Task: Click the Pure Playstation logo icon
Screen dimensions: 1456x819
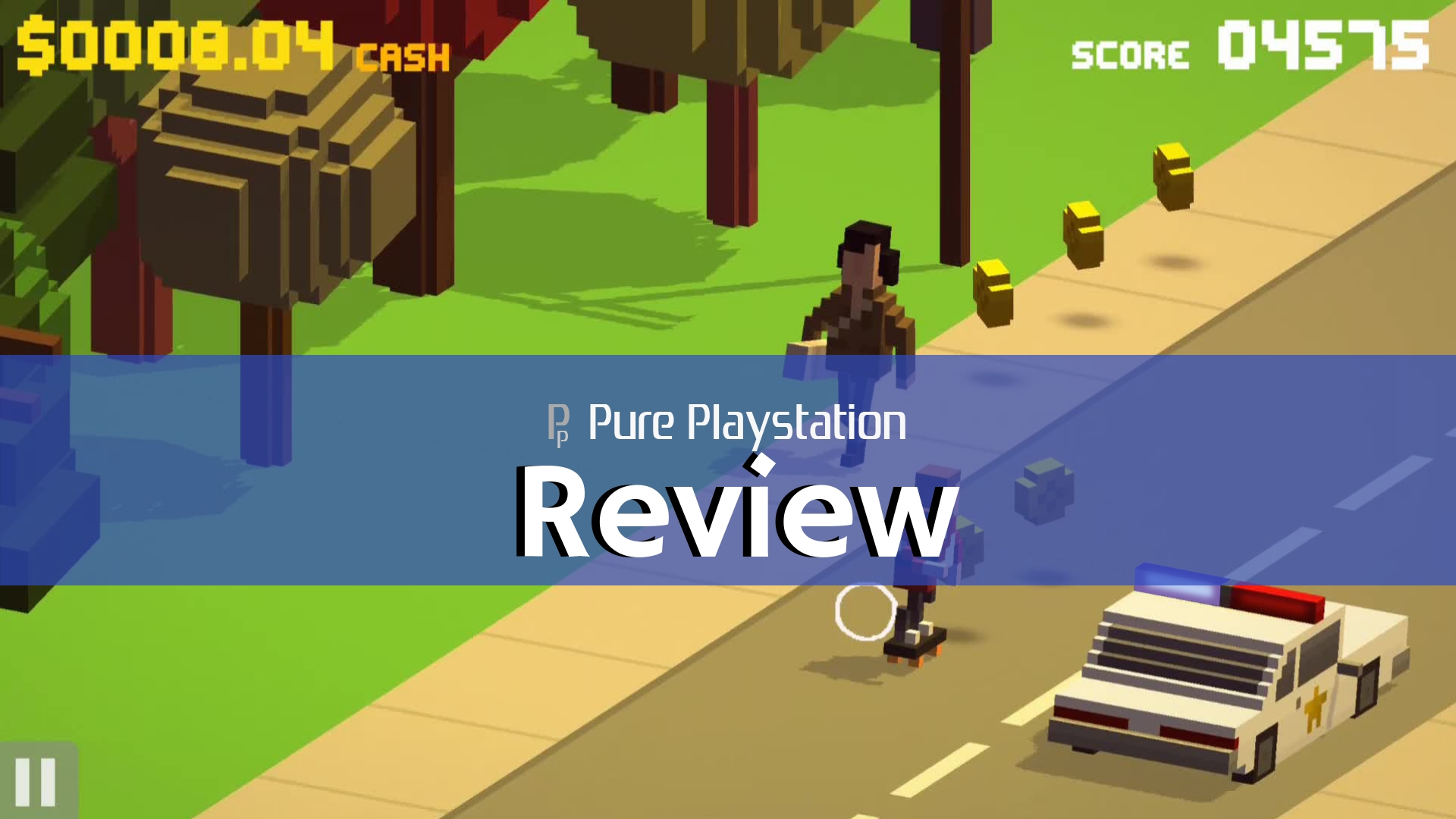Action: [559, 425]
